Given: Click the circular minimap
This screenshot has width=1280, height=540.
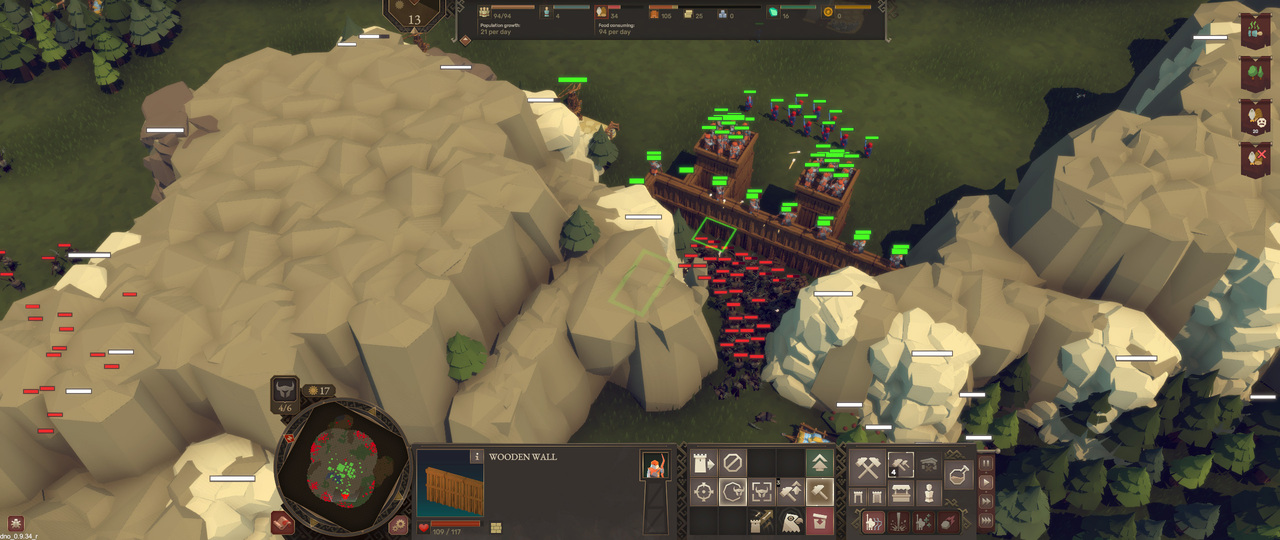Looking at the screenshot, I should coord(343,466).
